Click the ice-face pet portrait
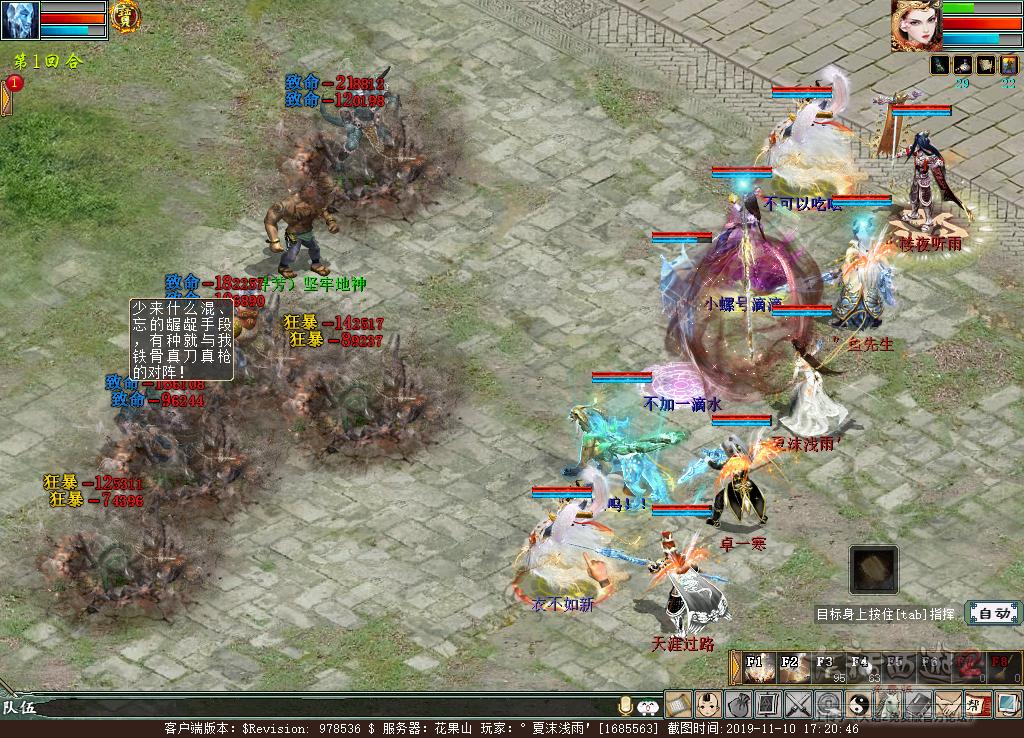The height and width of the screenshot is (738, 1024). 20,20
